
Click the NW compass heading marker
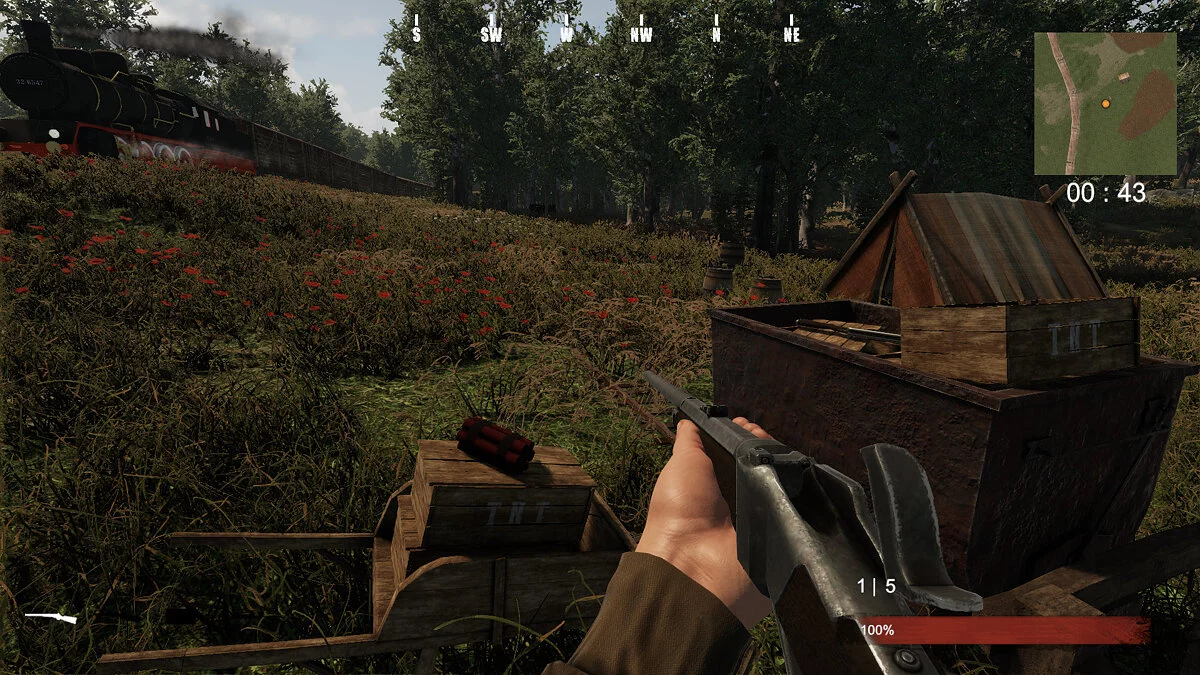click(x=641, y=34)
